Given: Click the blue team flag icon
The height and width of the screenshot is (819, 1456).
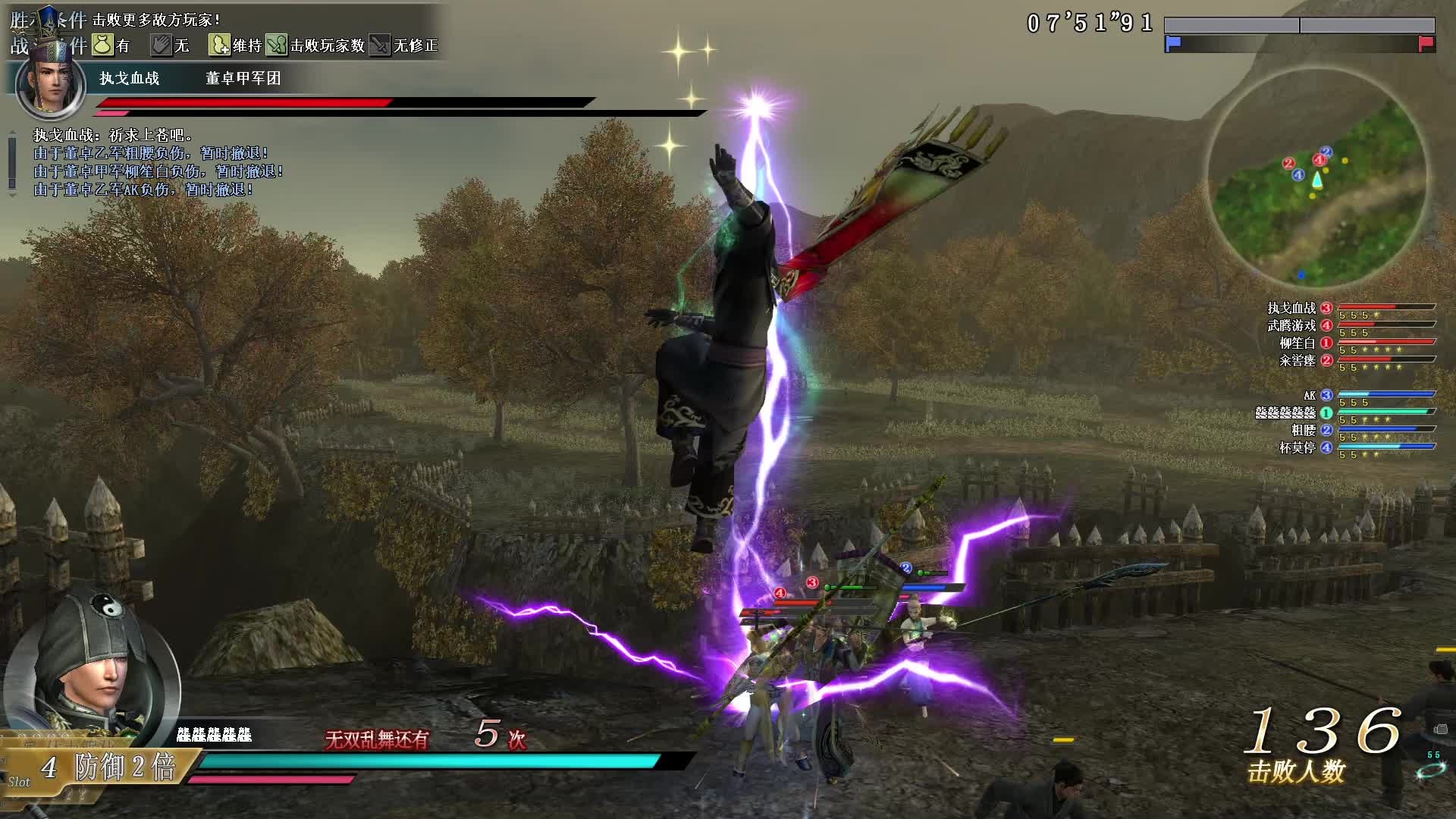Looking at the screenshot, I should (1173, 43).
